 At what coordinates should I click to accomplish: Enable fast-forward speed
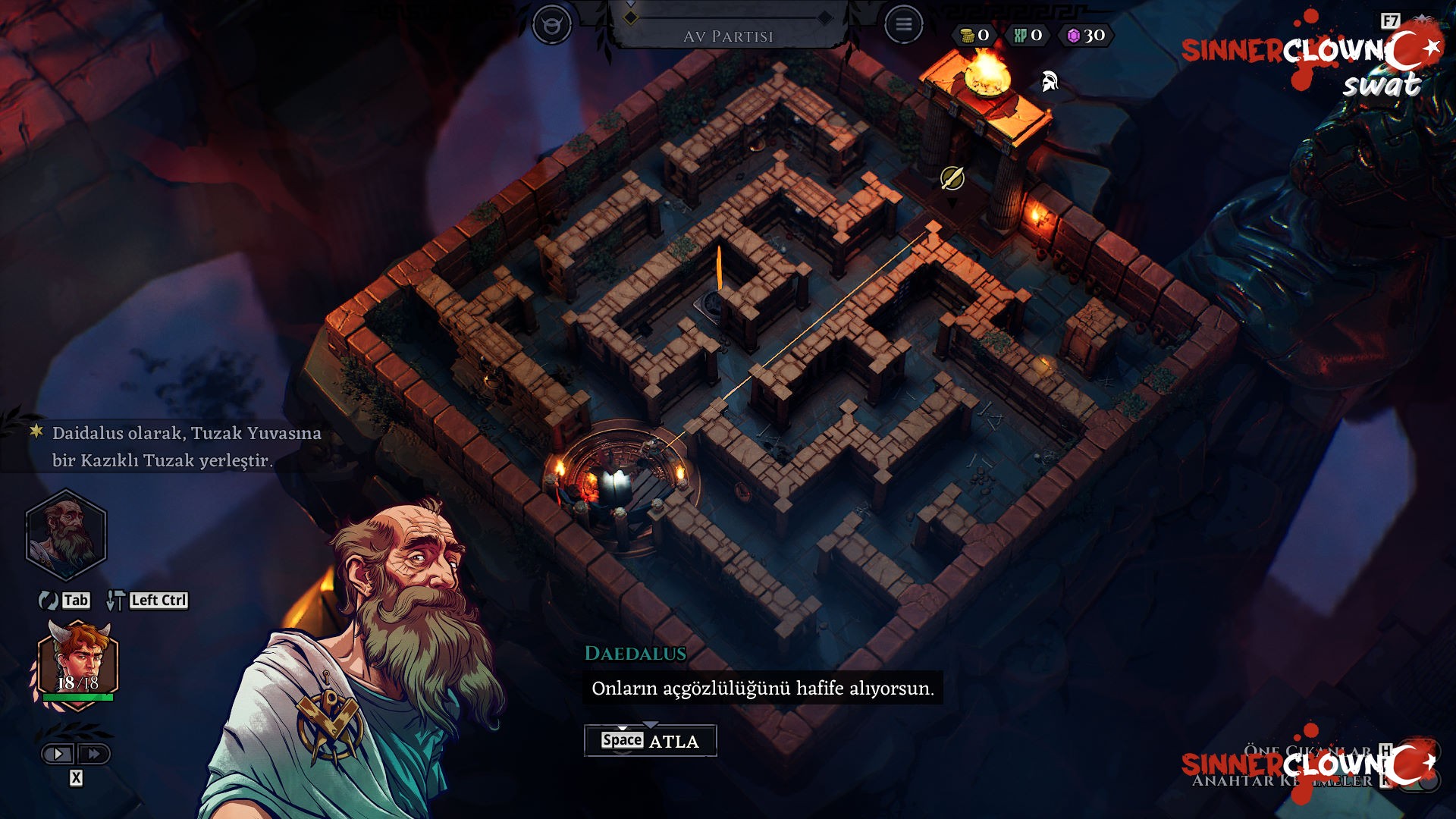[94, 754]
